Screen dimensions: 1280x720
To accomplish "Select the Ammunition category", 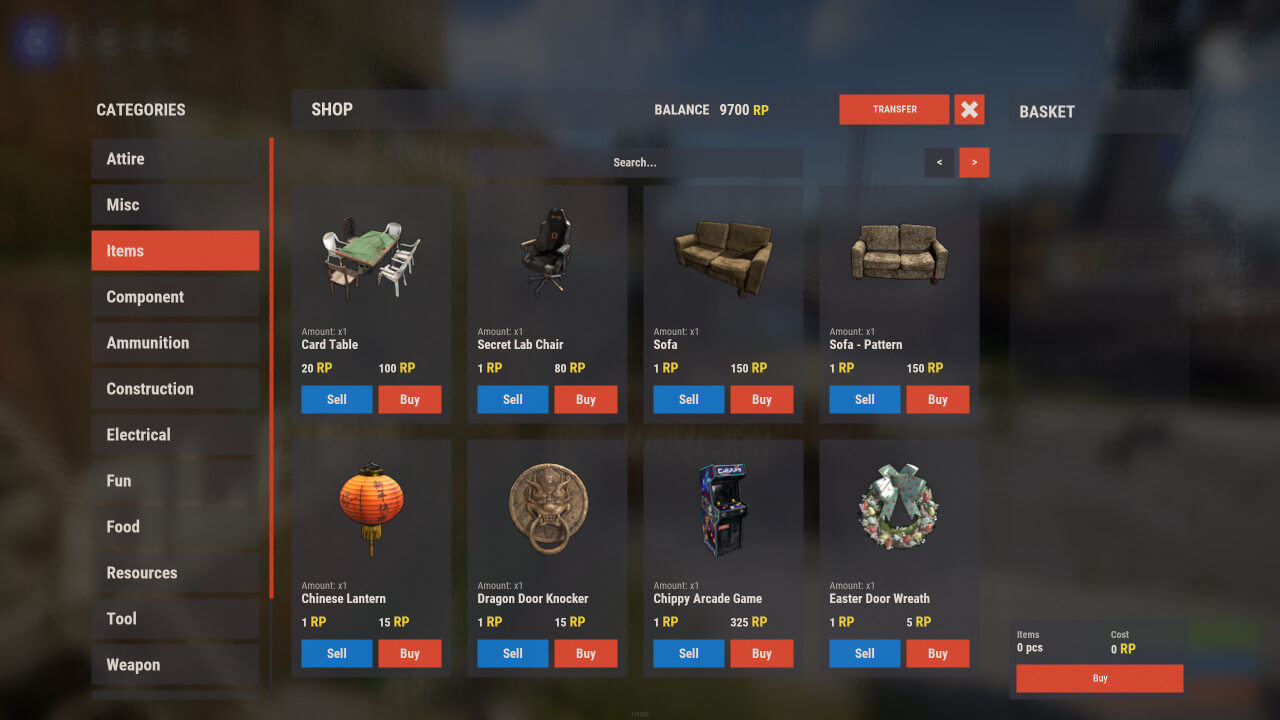I will tap(176, 342).
